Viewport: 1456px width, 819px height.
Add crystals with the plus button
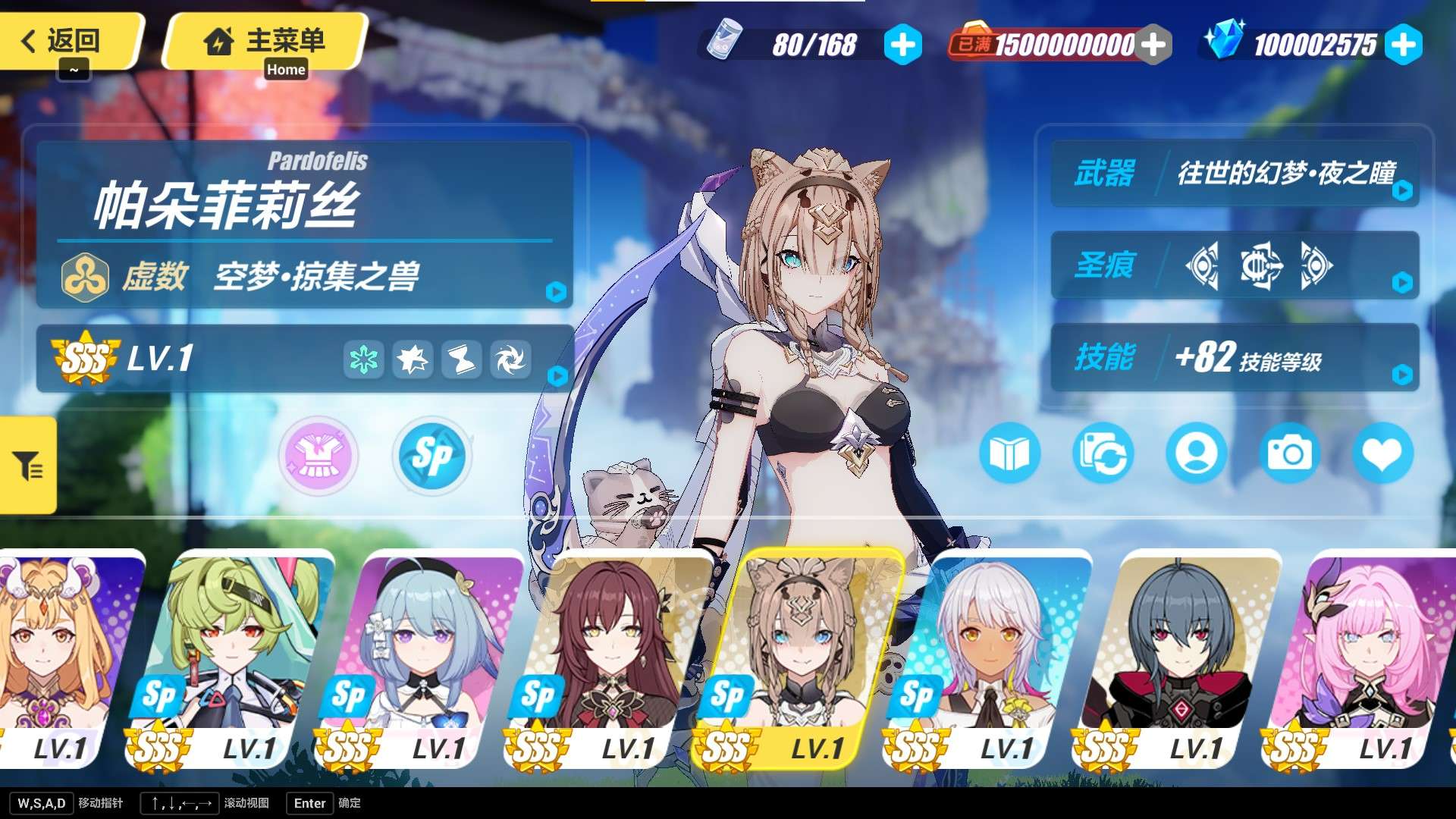click(1403, 45)
